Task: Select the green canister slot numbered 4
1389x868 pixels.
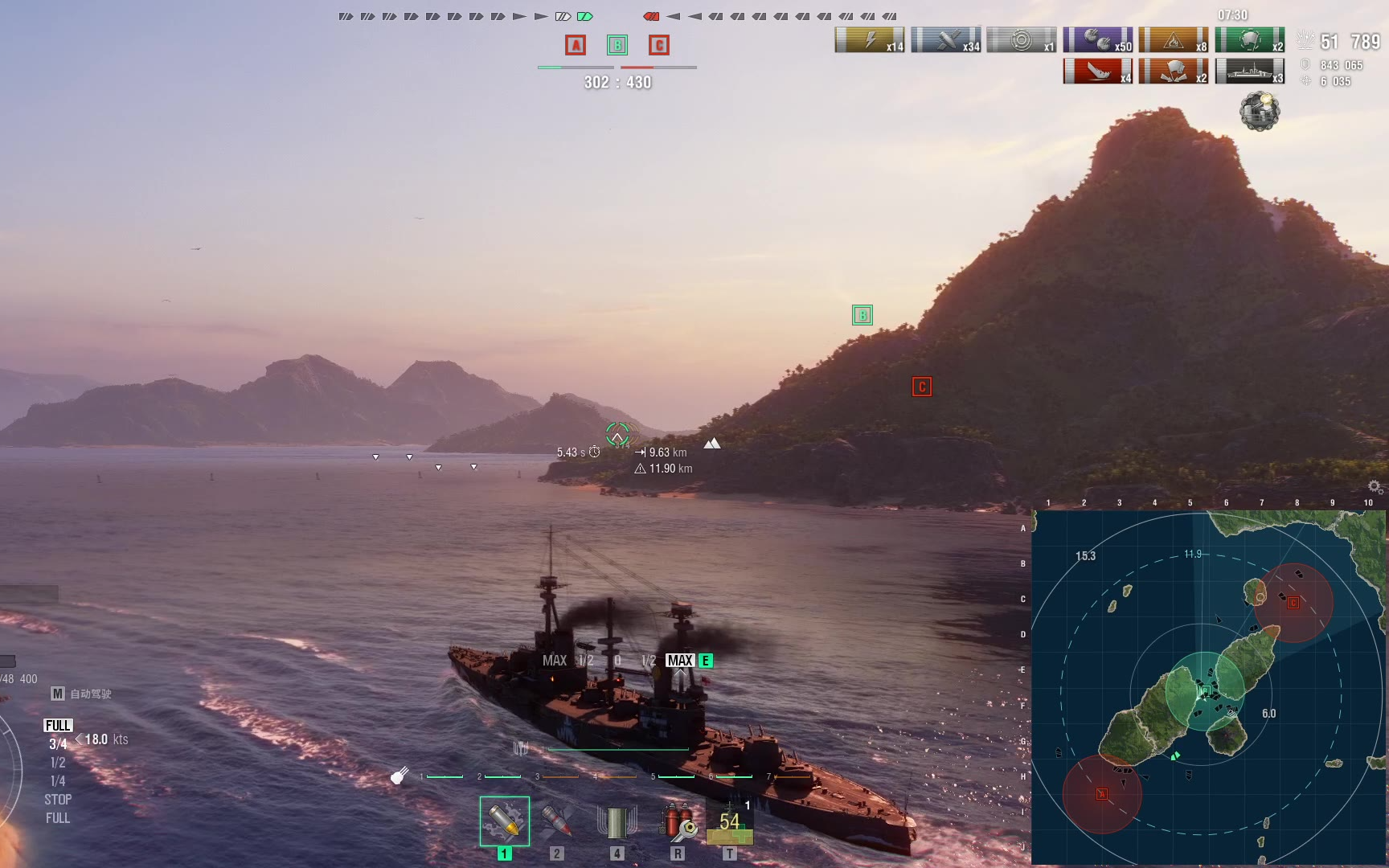Action: tap(617, 822)
